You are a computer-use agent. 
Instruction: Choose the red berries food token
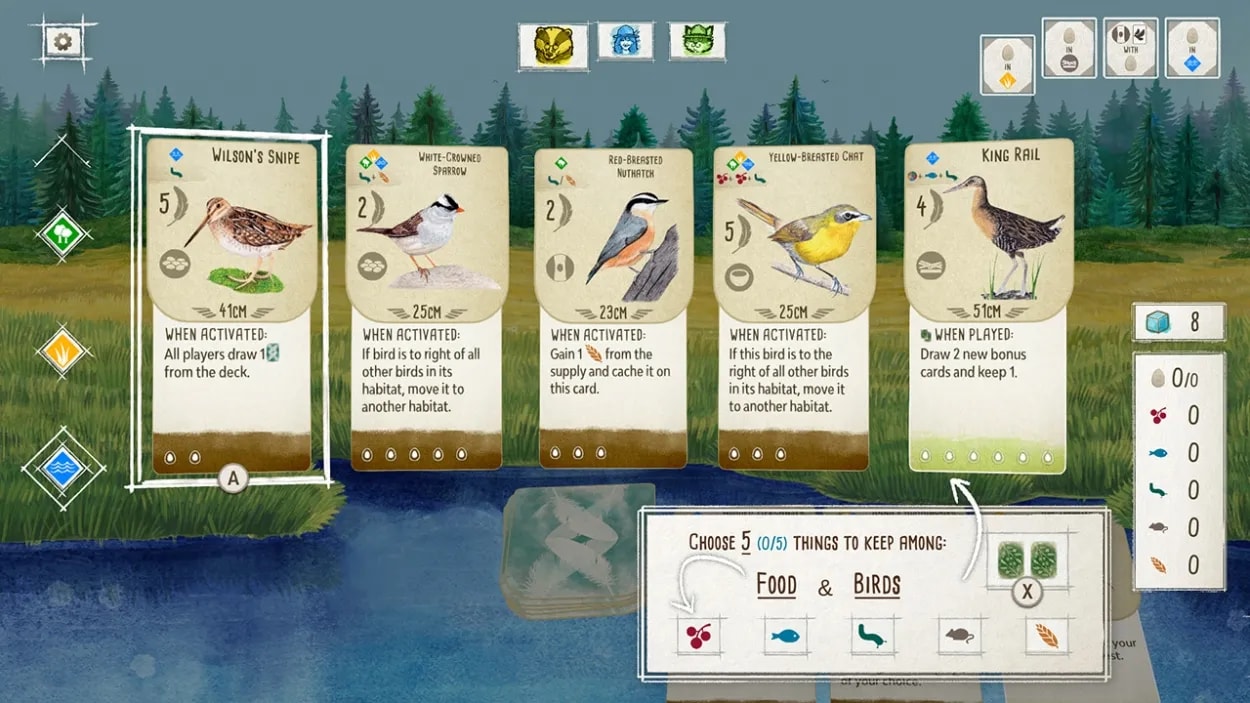pyautogui.click(x=699, y=635)
